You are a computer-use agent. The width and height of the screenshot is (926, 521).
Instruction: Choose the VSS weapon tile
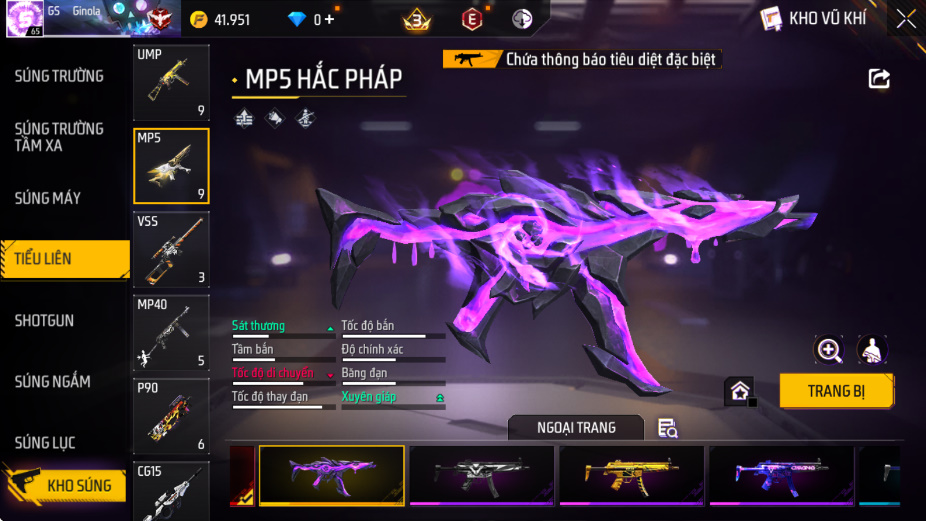(171, 250)
